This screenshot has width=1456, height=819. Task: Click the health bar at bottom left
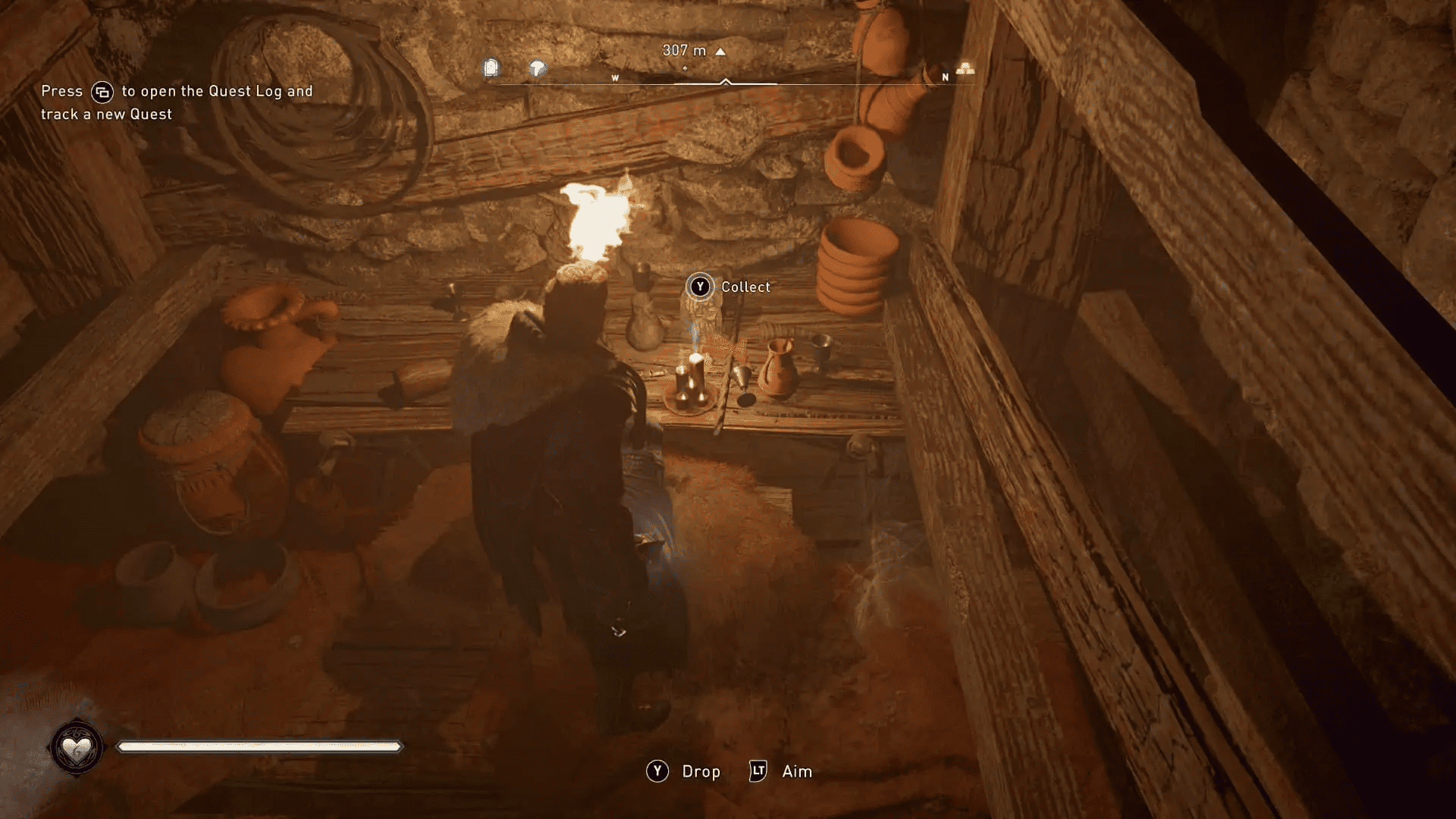(258, 746)
